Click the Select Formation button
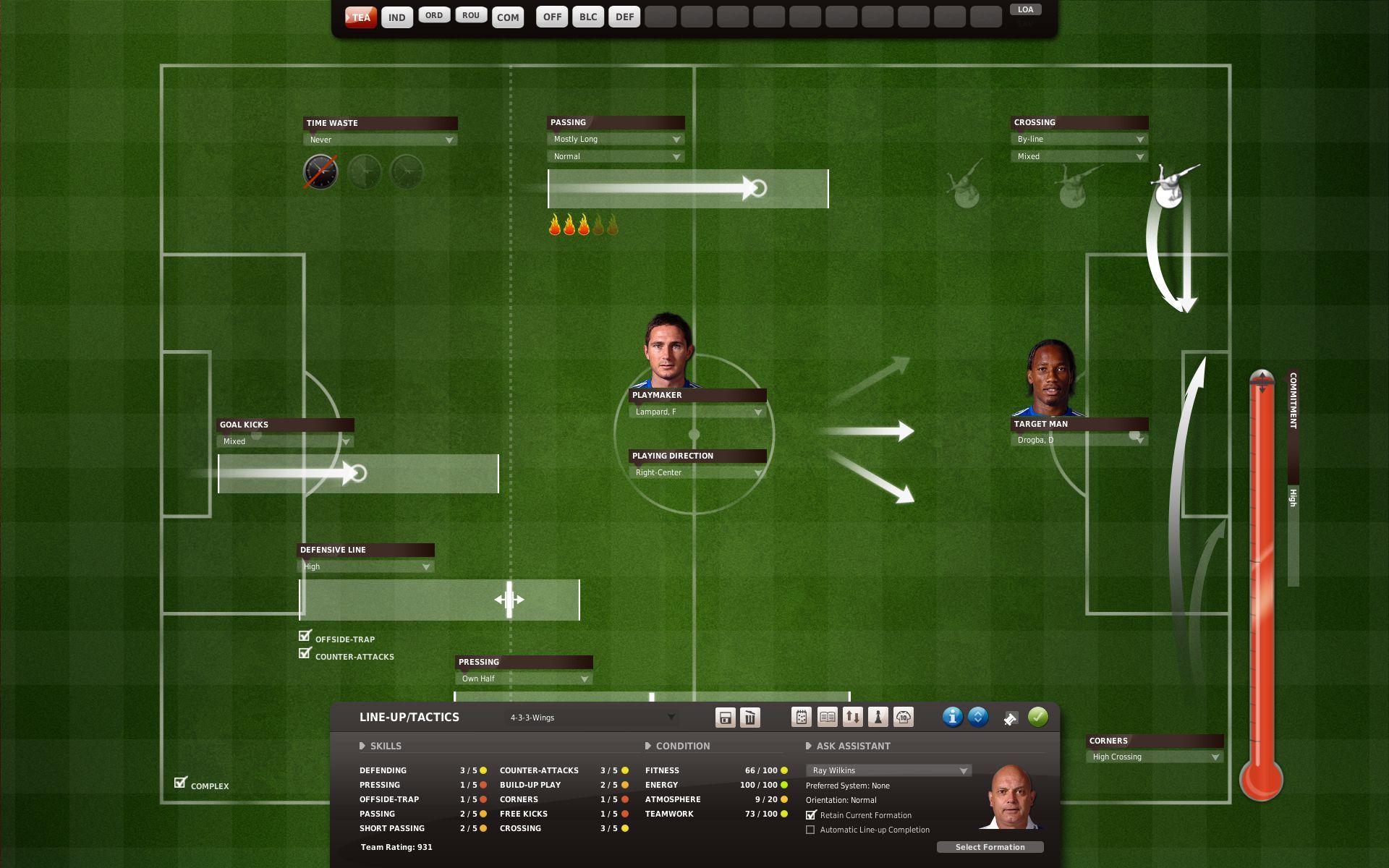Screen dimensions: 1389x868 point(990,847)
